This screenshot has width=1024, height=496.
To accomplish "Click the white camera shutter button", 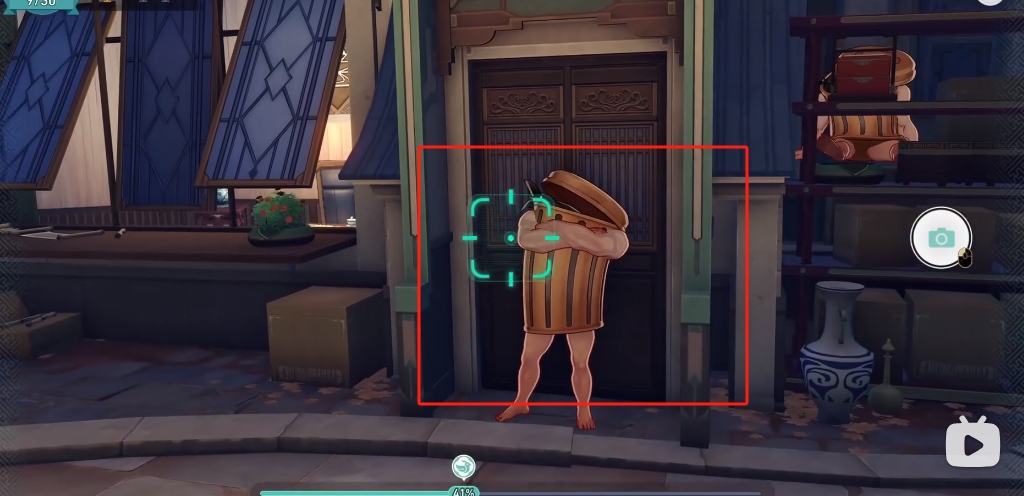I will click(940, 237).
